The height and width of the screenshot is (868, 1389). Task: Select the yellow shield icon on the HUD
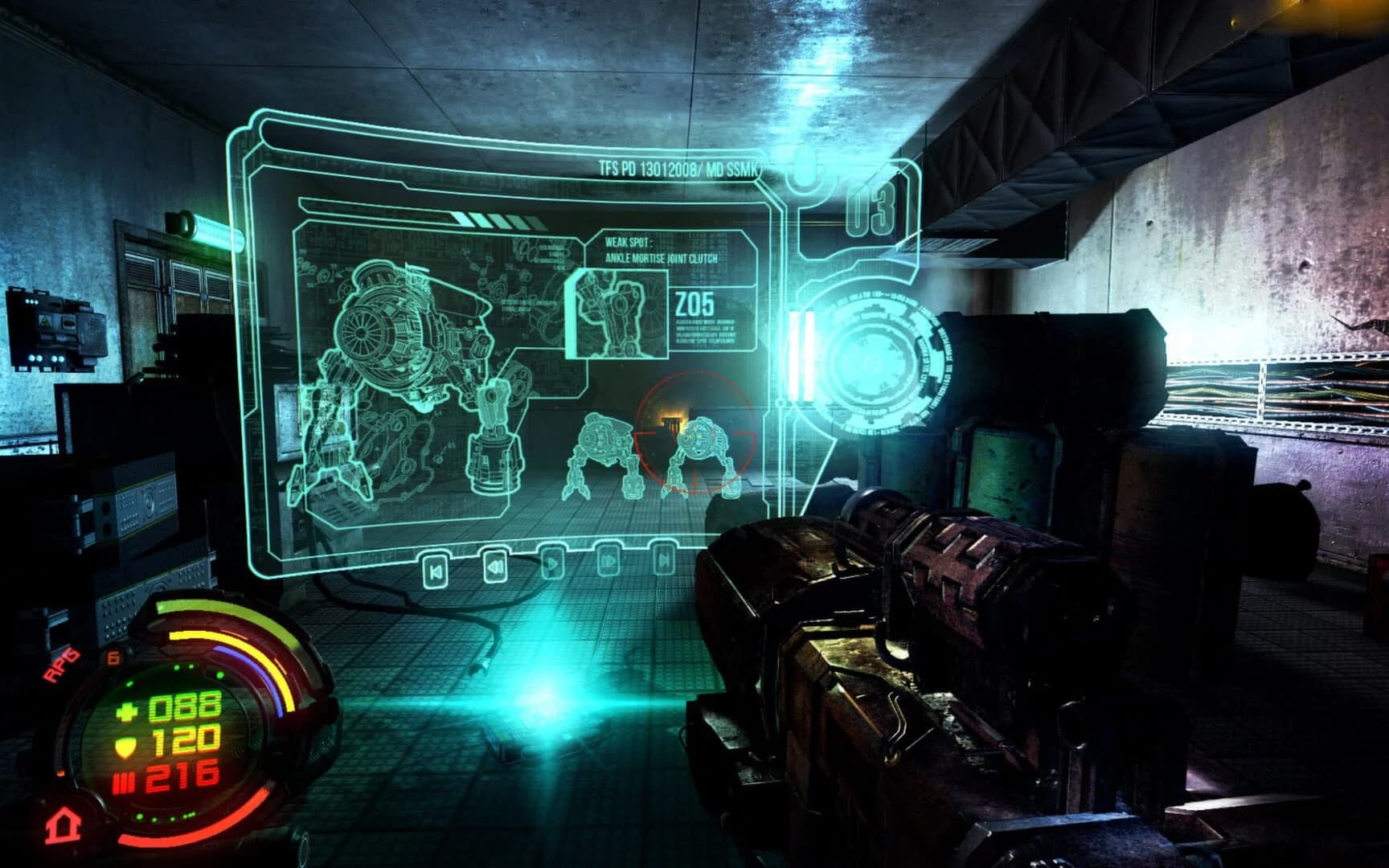click(125, 747)
